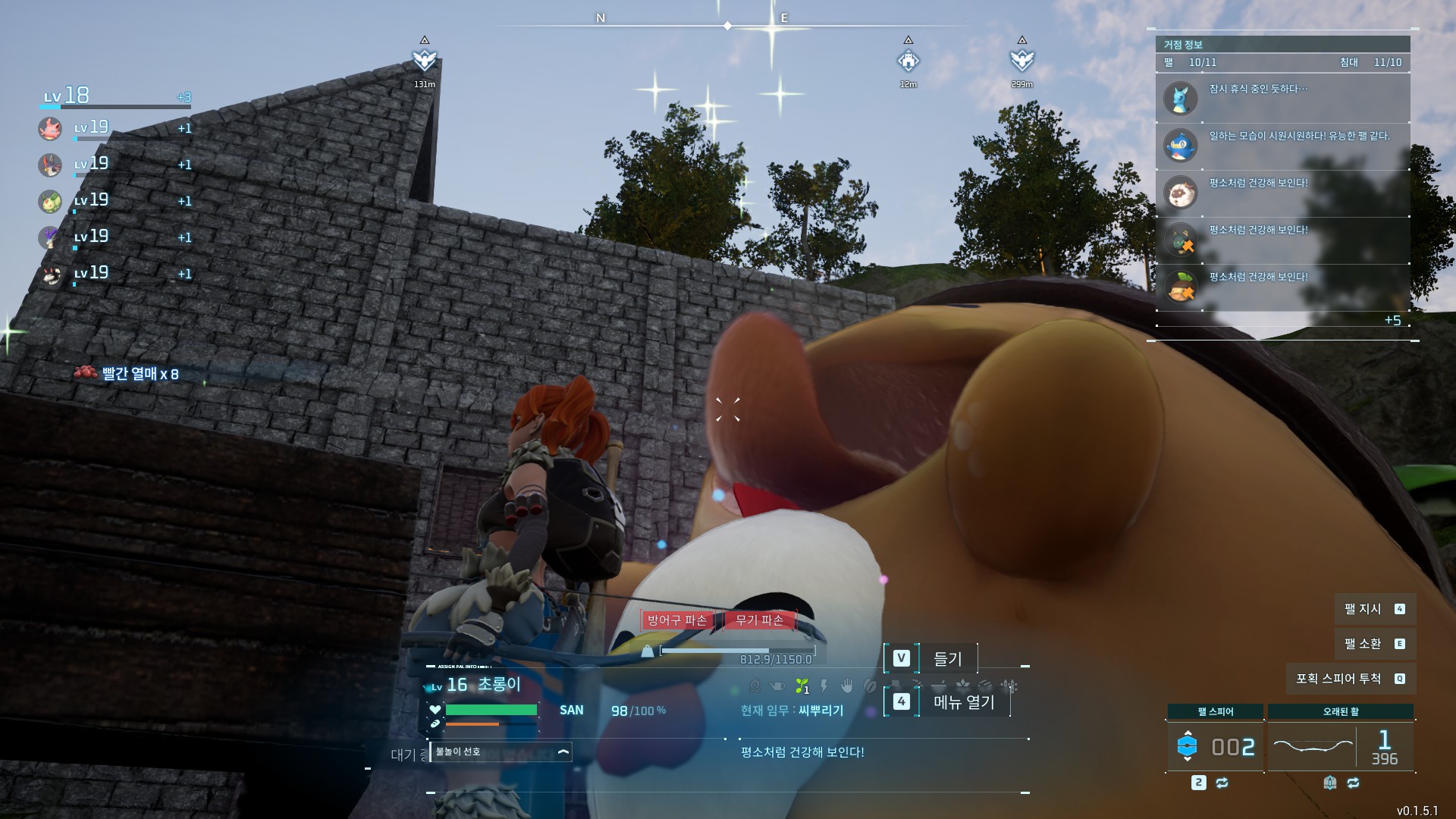1456x819 pixels.
Task: Choose the party pal with orange ears
Action: pos(50,165)
